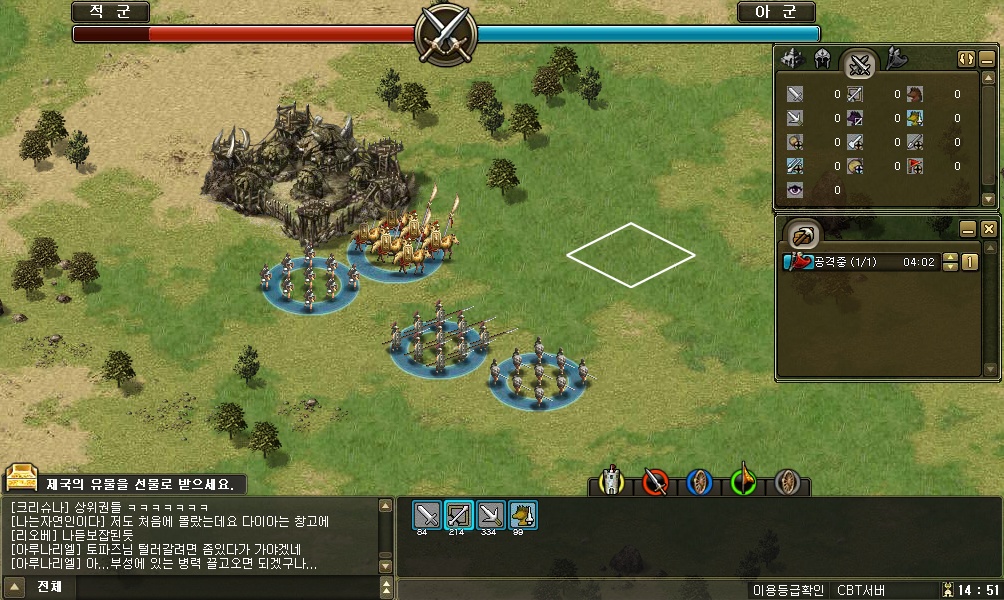Open the relic gift treasure chest notice

[21, 479]
